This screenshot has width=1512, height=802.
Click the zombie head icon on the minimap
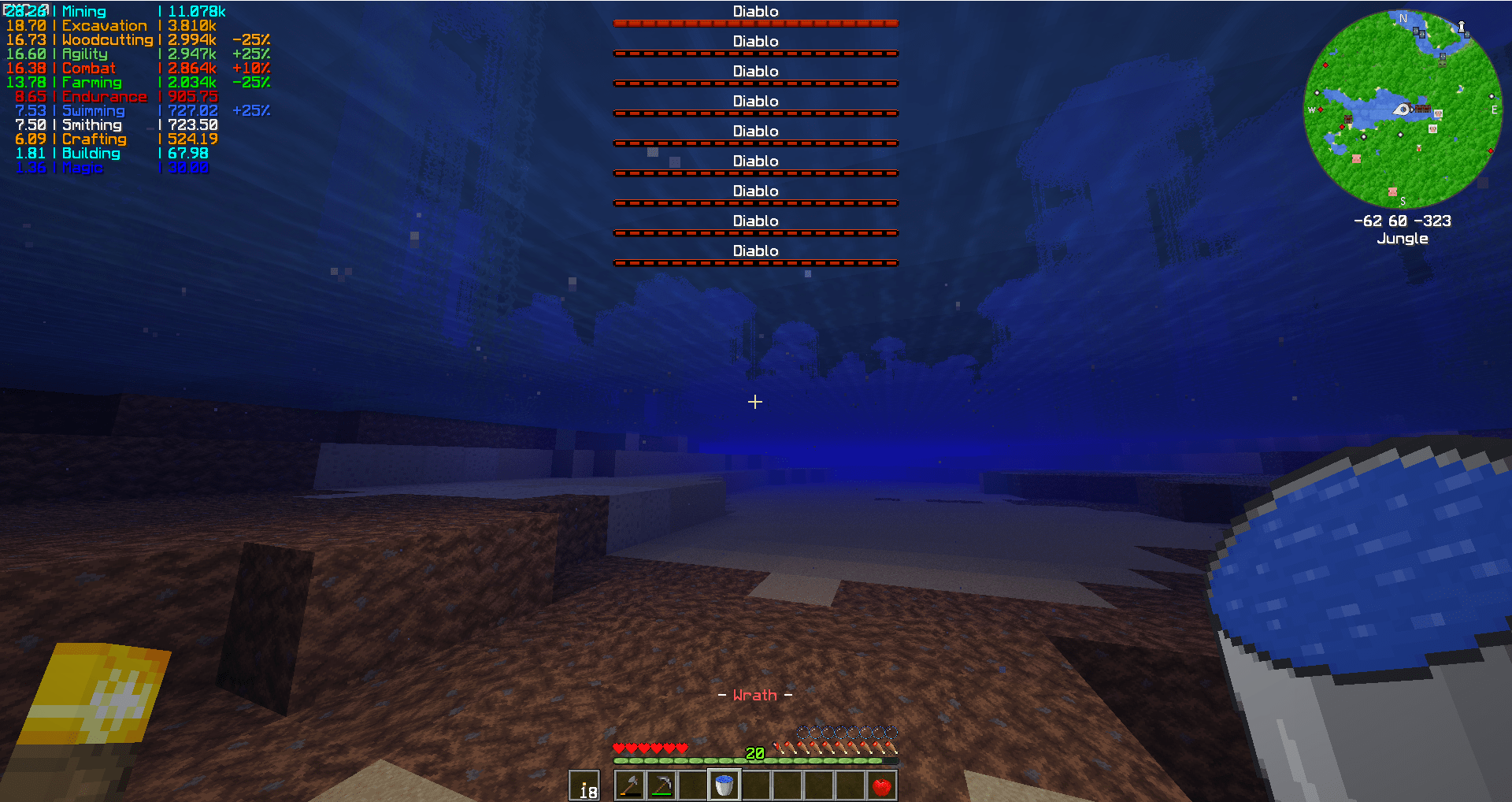coord(1442,64)
